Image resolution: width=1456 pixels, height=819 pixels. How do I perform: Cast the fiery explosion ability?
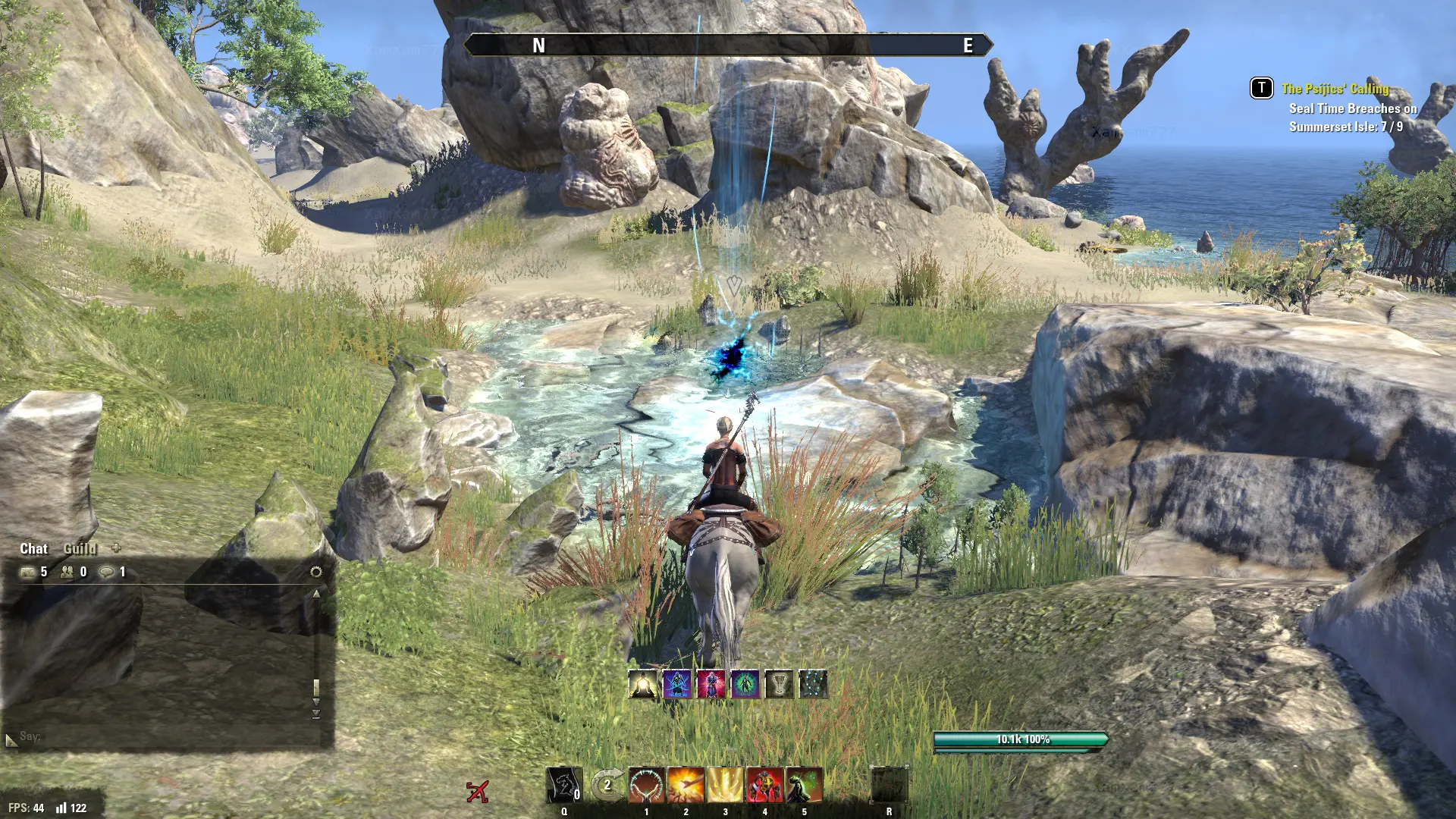tap(686, 785)
